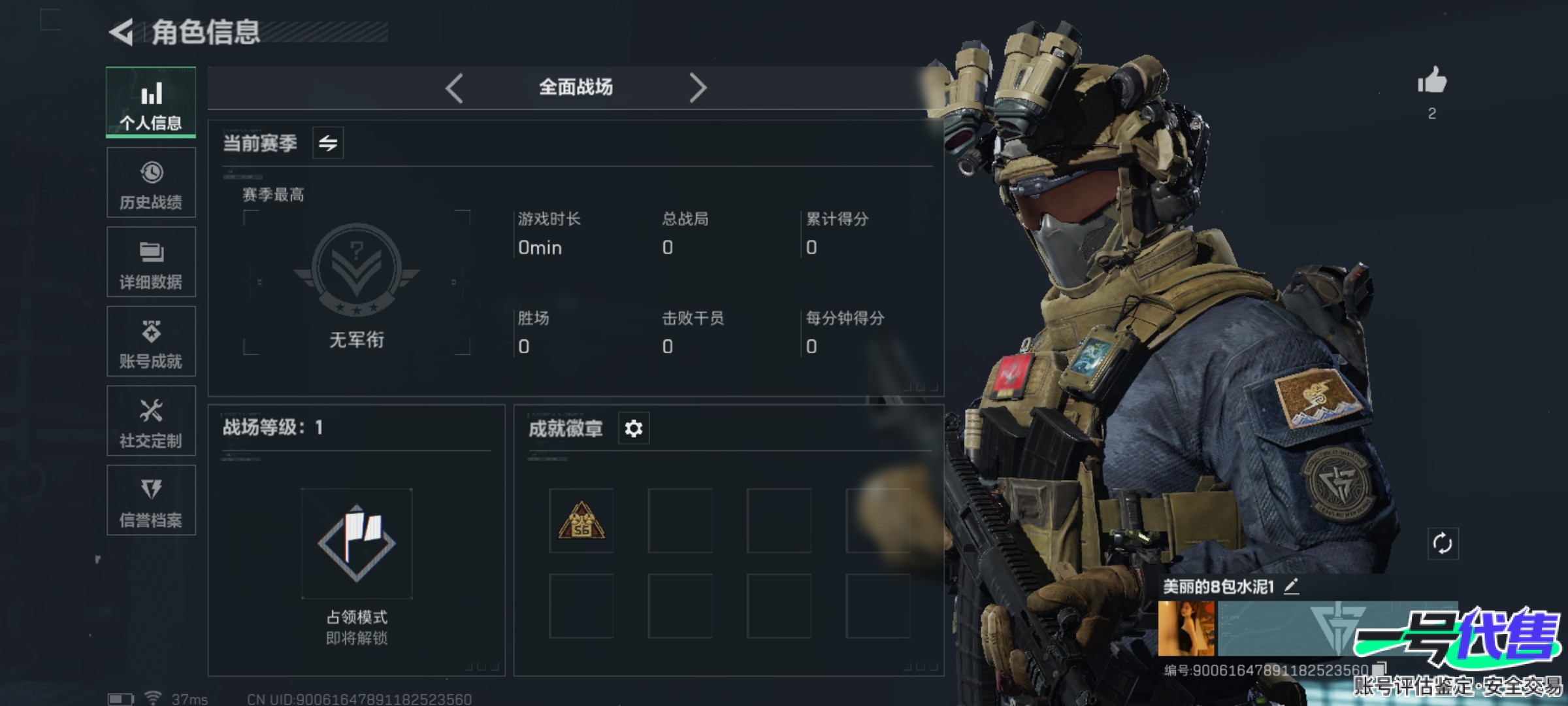Click the player avatar thumbnail
The image size is (1568, 706).
[1186, 628]
